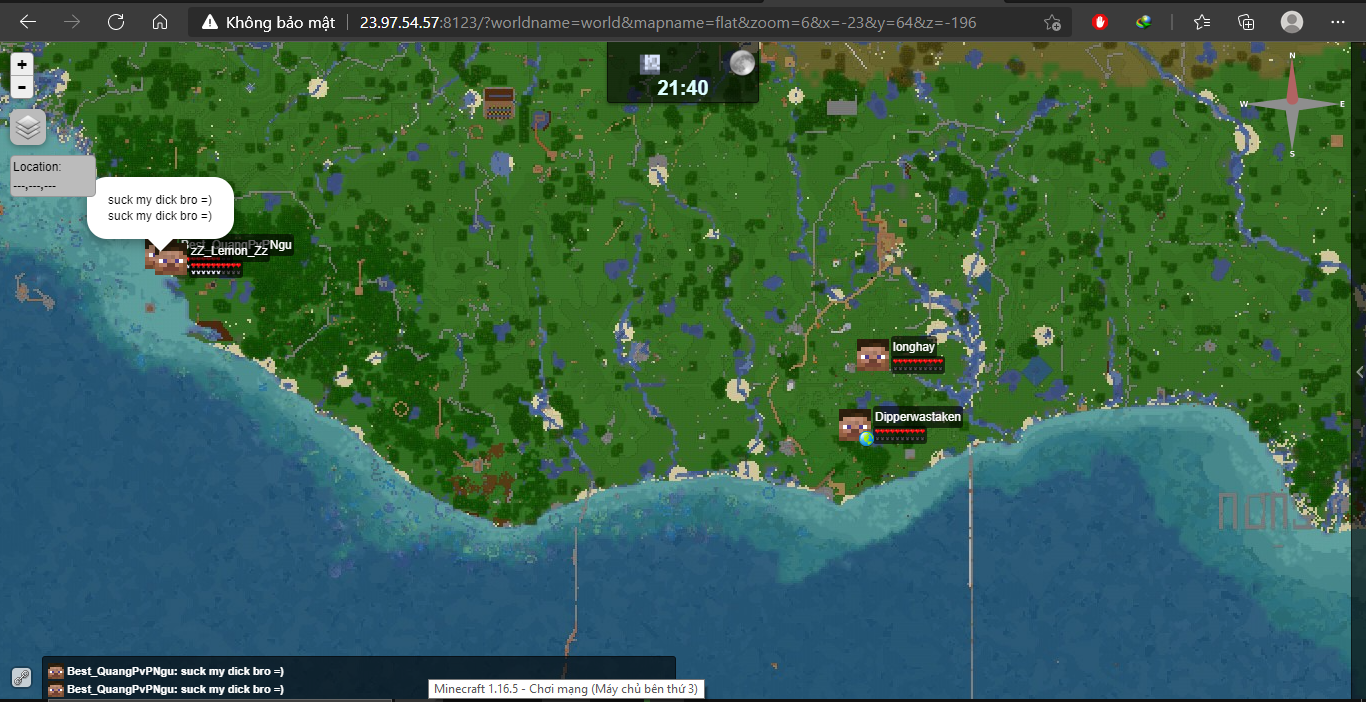Expand the sidebar with the edge arrow
This screenshot has width=1366, height=702.
[1359, 372]
